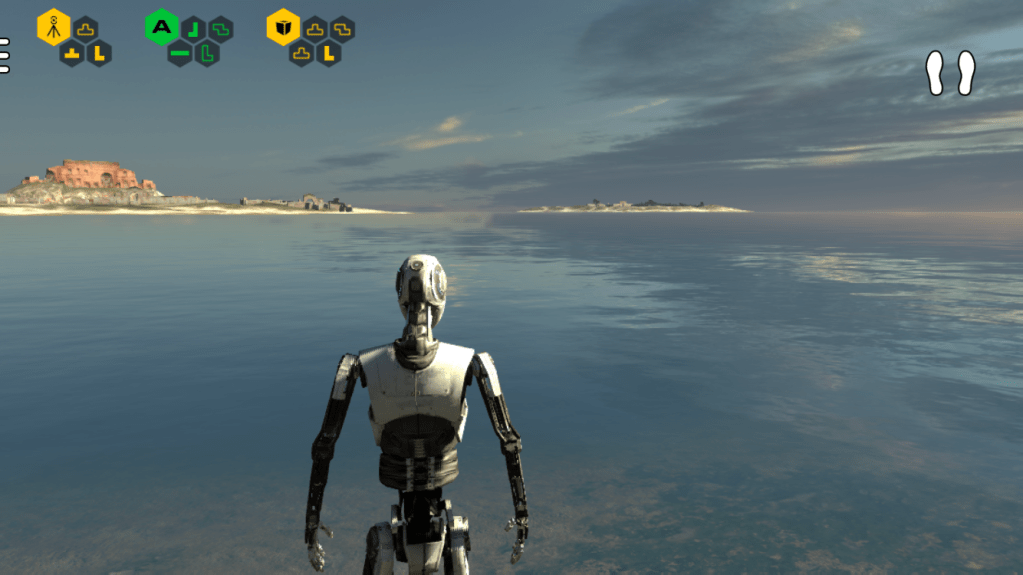Select the yellow tripod hexagon icon
The width and height of the screenshot is (1023, 575).
pyautogui.click(x=54, y=27)
